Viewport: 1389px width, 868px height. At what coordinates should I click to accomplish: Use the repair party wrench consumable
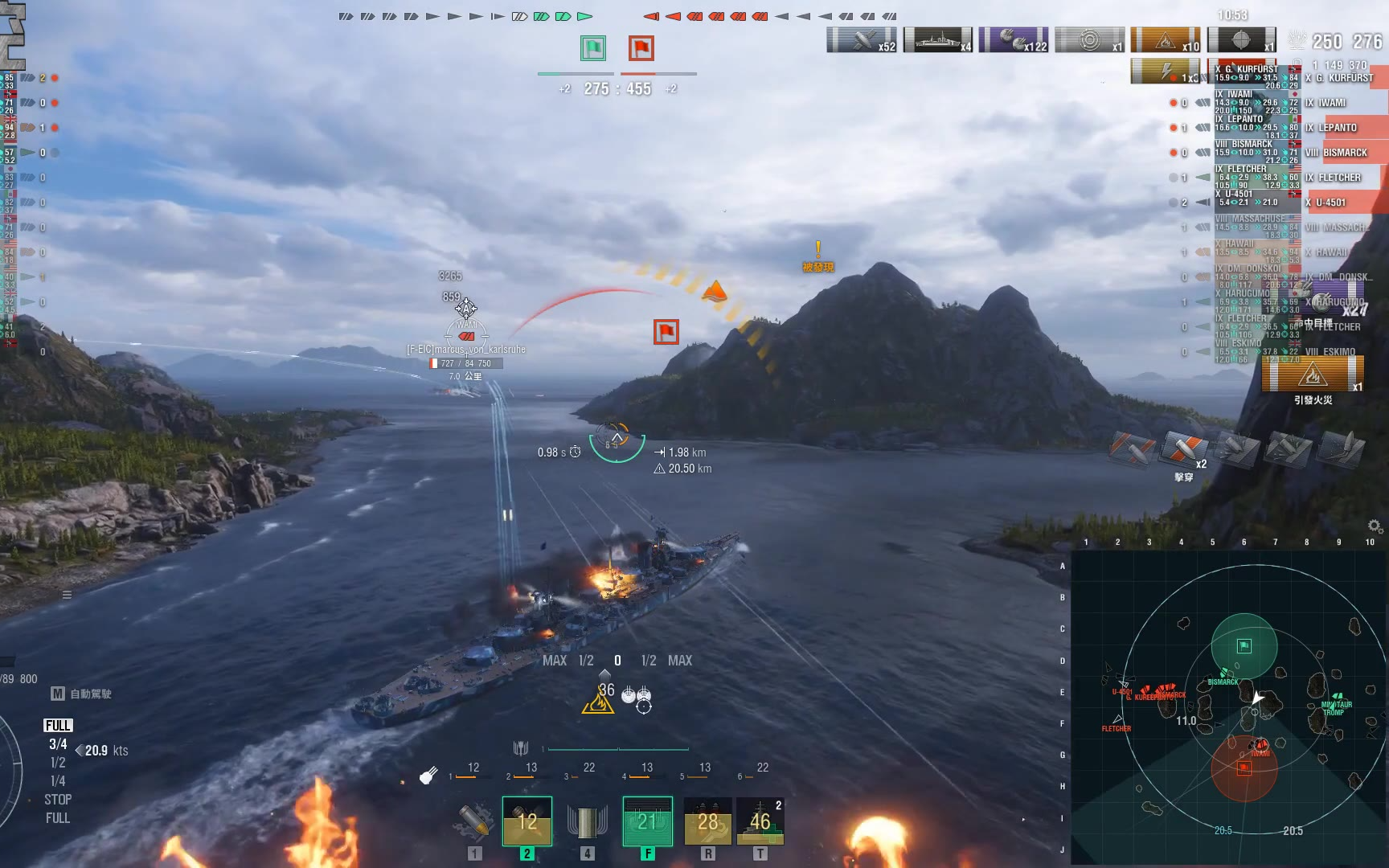point(707,821)
